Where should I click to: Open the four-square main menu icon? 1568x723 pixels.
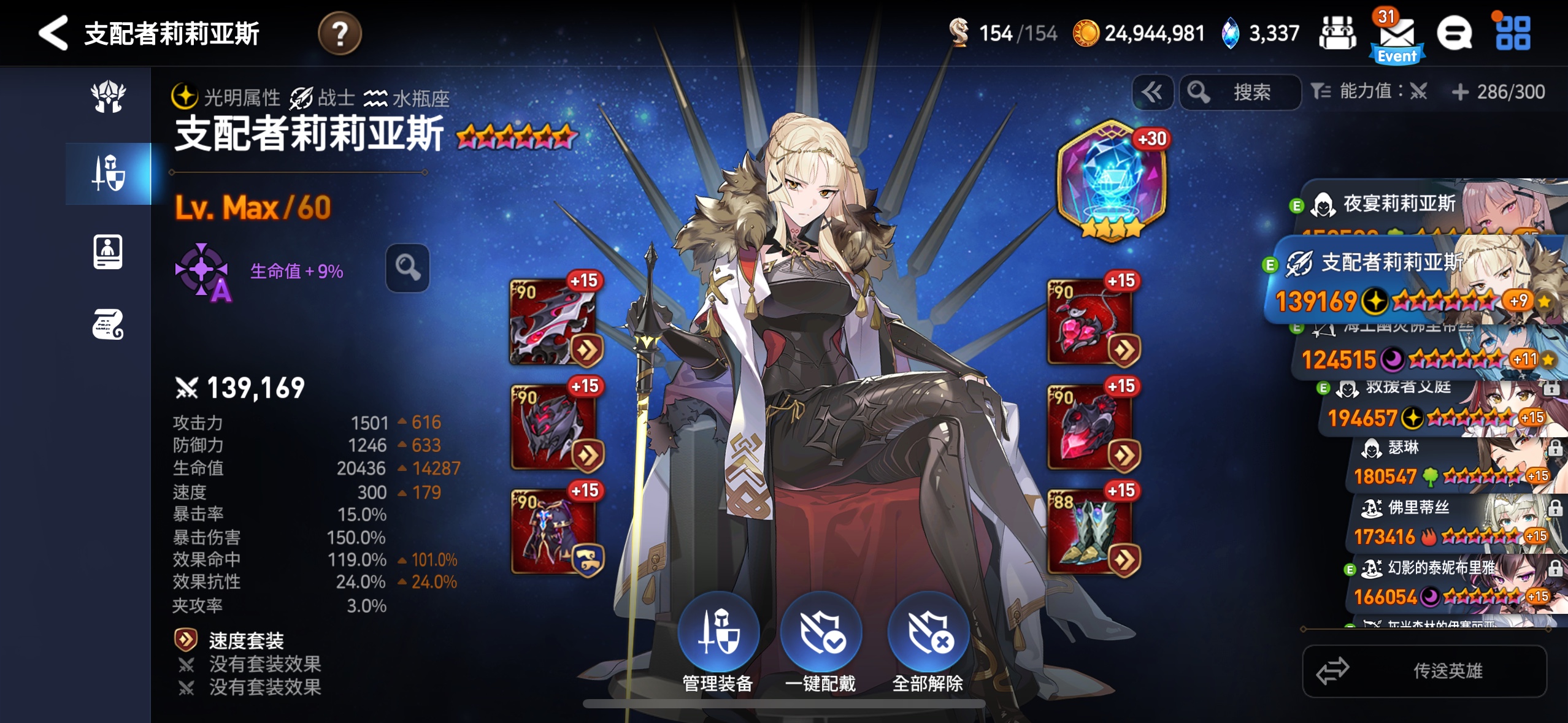coord(1513,33)
